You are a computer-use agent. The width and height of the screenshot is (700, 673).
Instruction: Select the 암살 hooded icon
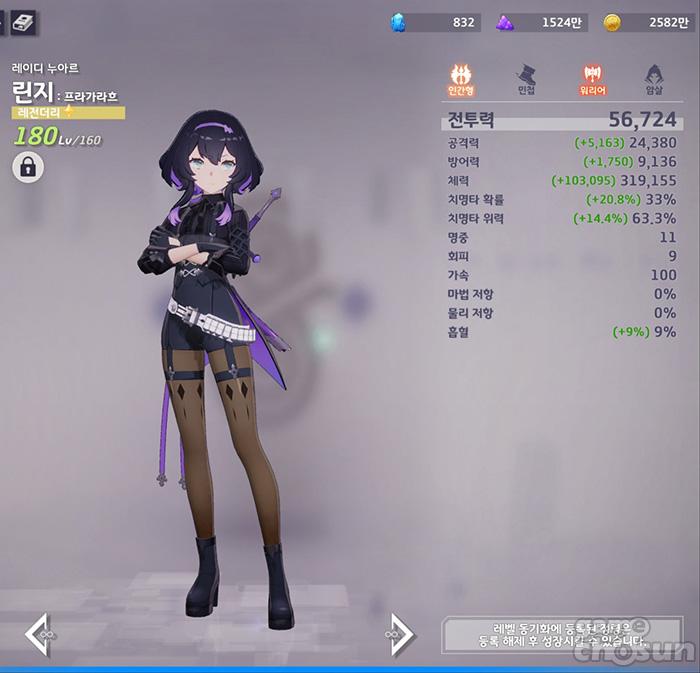(x=655, y=77)
